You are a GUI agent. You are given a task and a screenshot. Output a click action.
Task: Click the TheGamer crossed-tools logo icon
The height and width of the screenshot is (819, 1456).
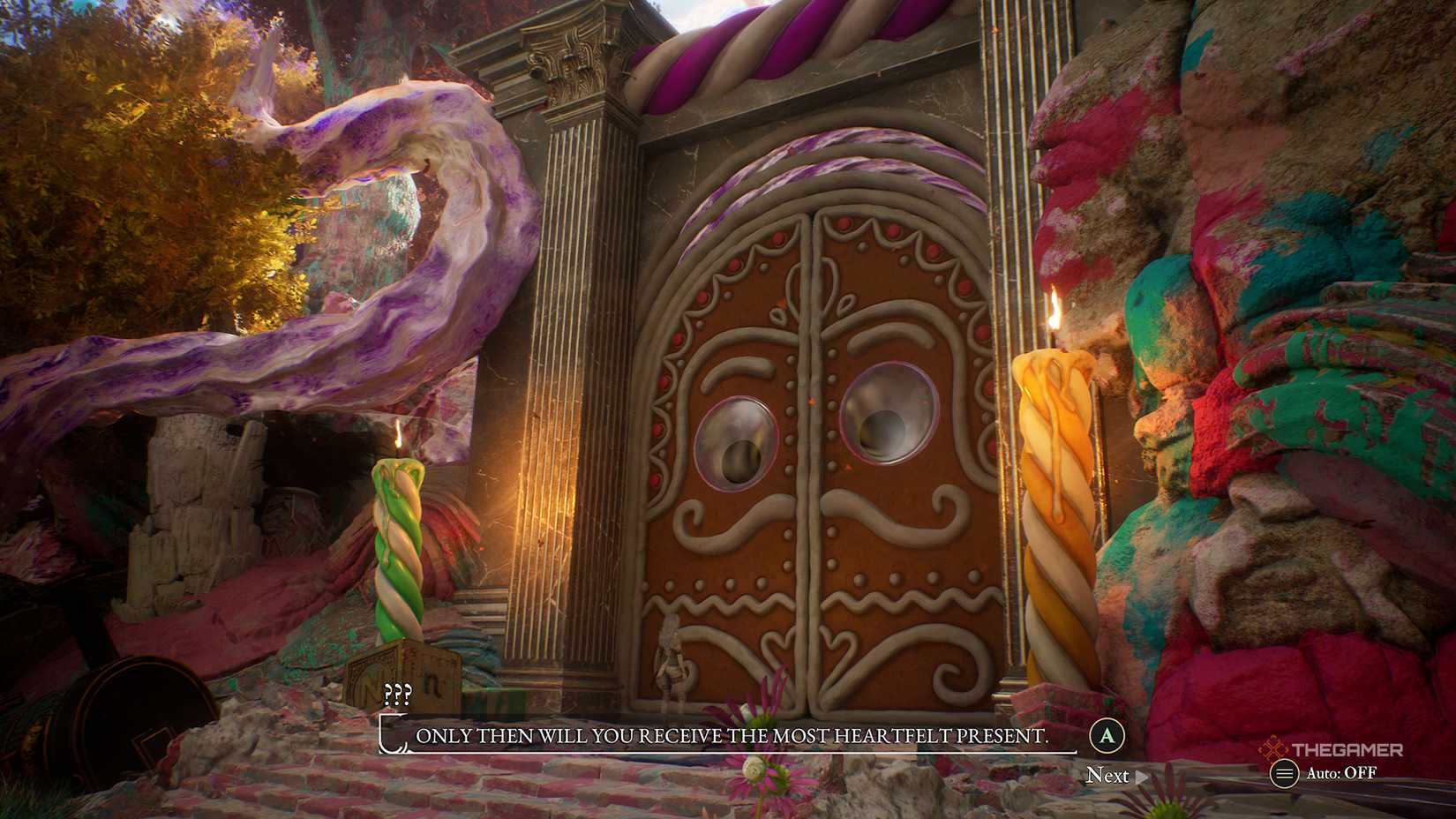(x=1272, y=748)
